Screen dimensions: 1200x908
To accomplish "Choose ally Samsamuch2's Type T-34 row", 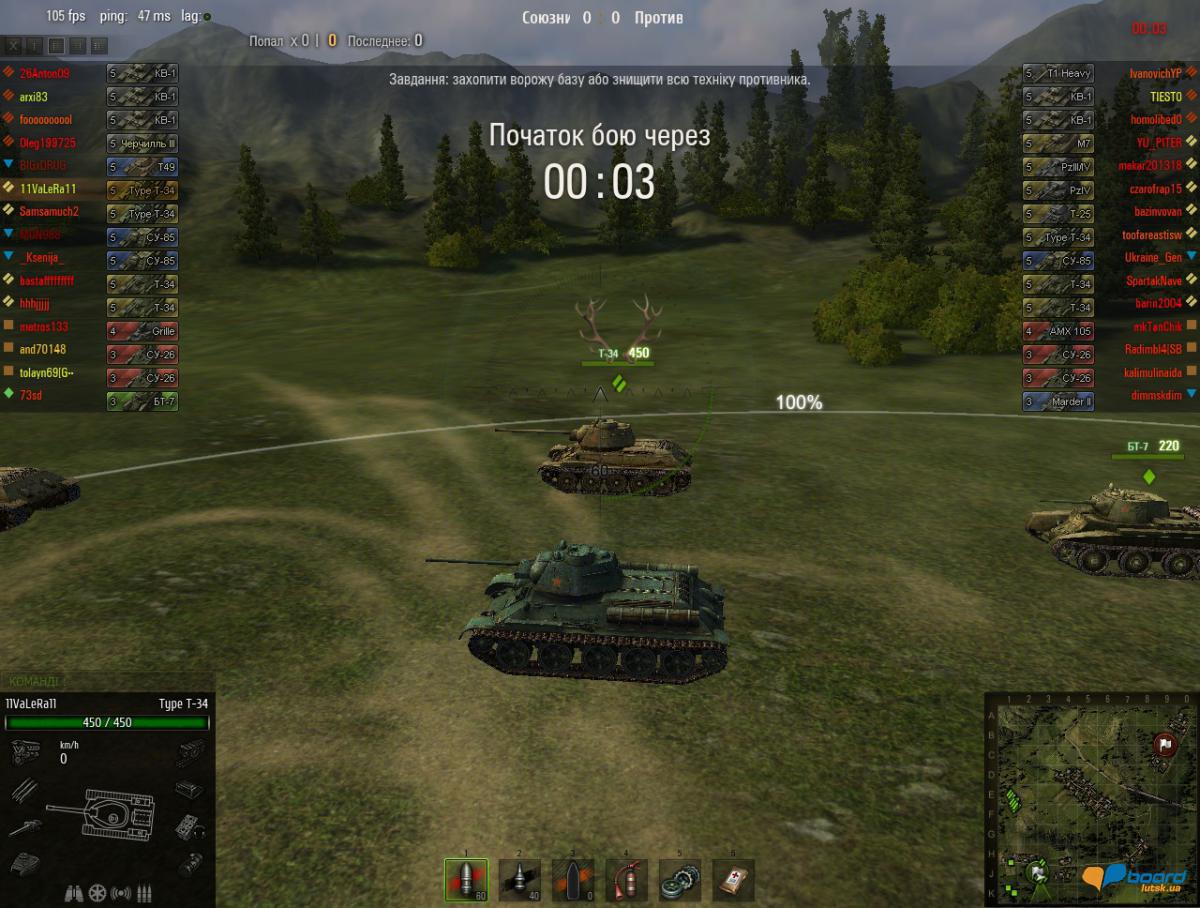I will [x=48, y=211].
